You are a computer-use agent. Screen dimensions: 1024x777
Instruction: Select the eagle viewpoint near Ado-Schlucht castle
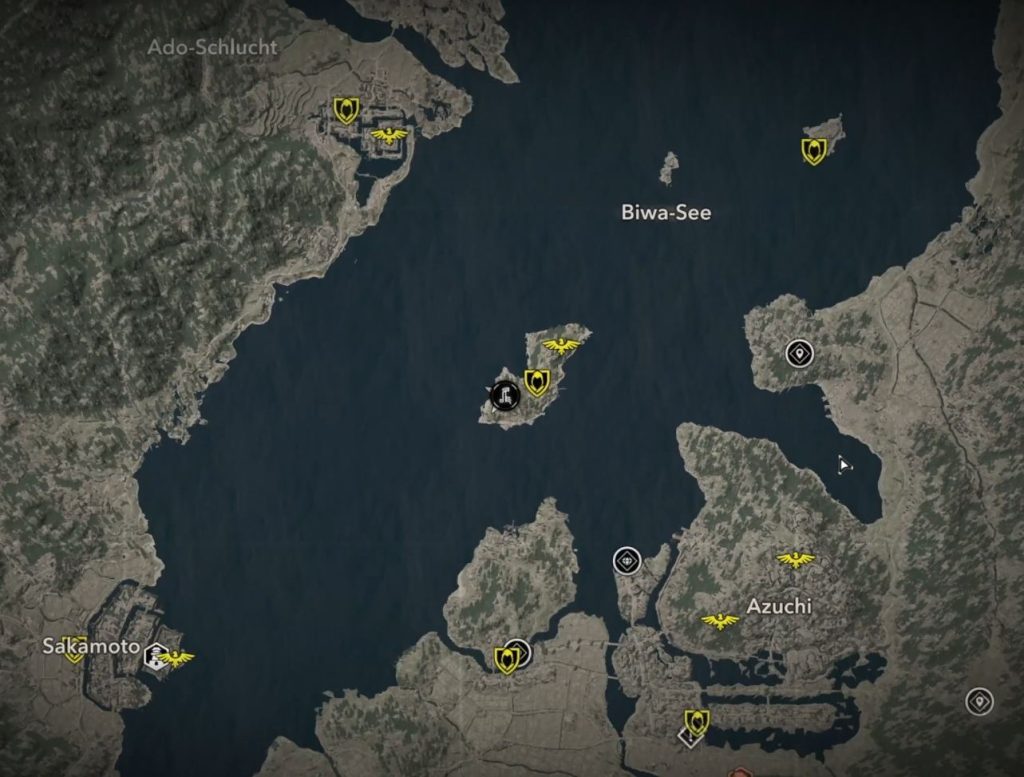click(389, 135)
